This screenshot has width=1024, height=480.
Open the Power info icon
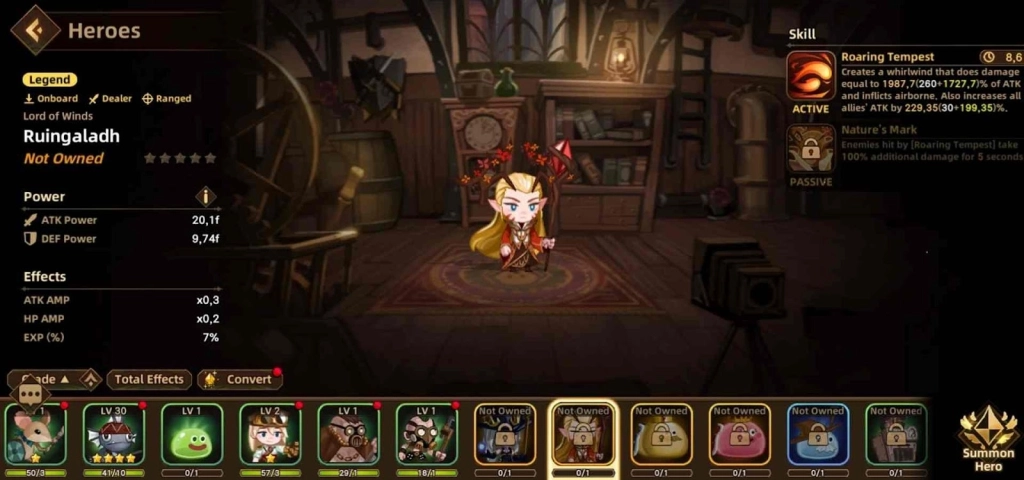206,197
